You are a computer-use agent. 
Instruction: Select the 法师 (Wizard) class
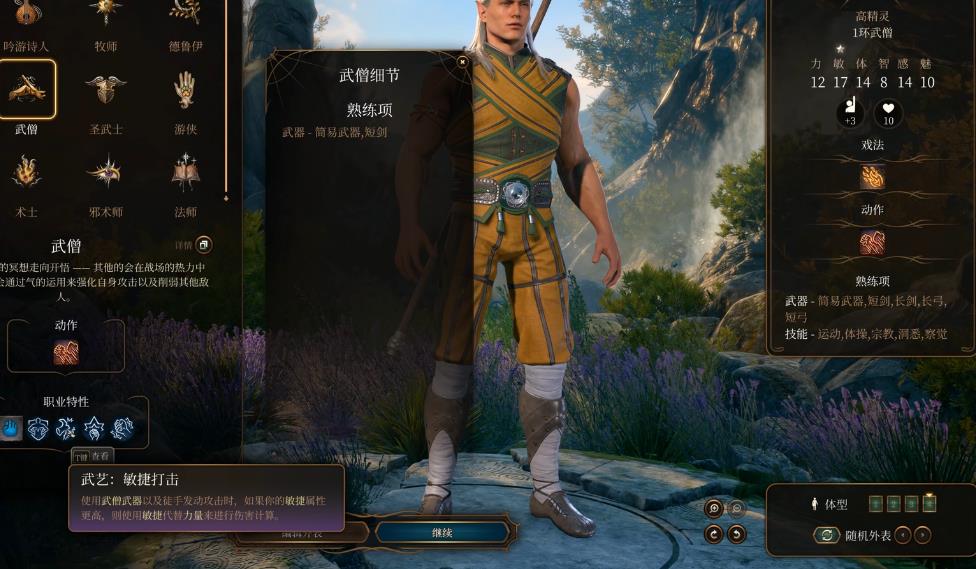tap(185, 172)
